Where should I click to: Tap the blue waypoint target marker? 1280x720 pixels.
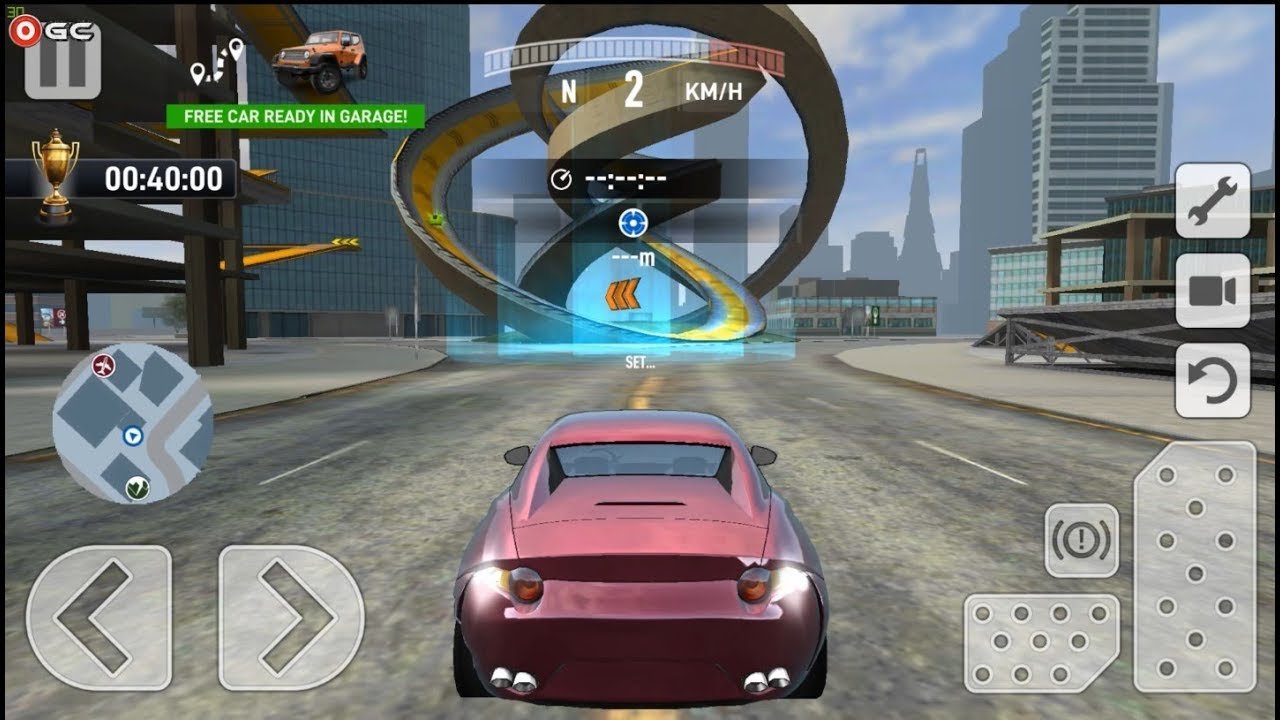(x=633, y=222)
